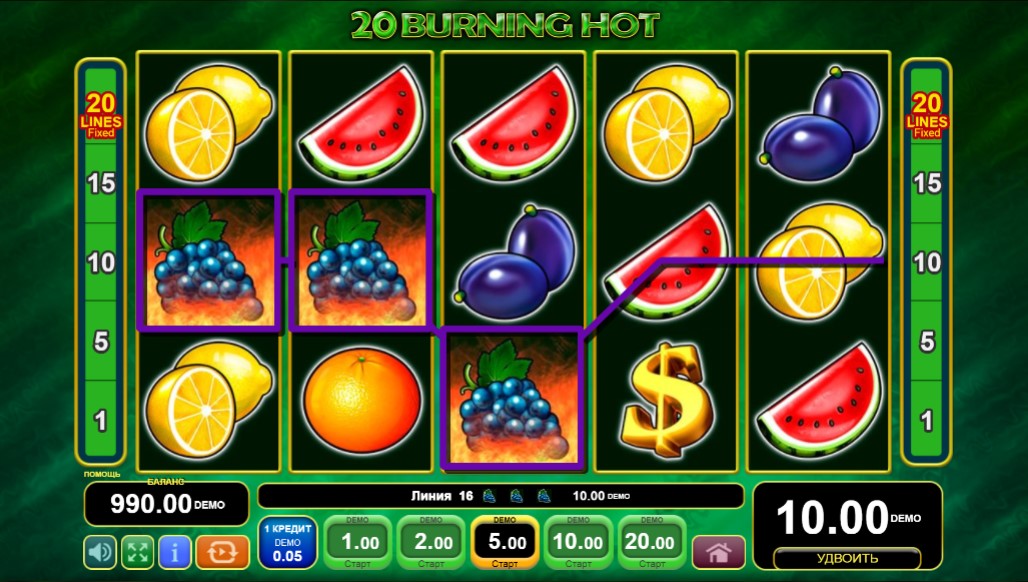Click Удвоить to gamble the win

847,558
